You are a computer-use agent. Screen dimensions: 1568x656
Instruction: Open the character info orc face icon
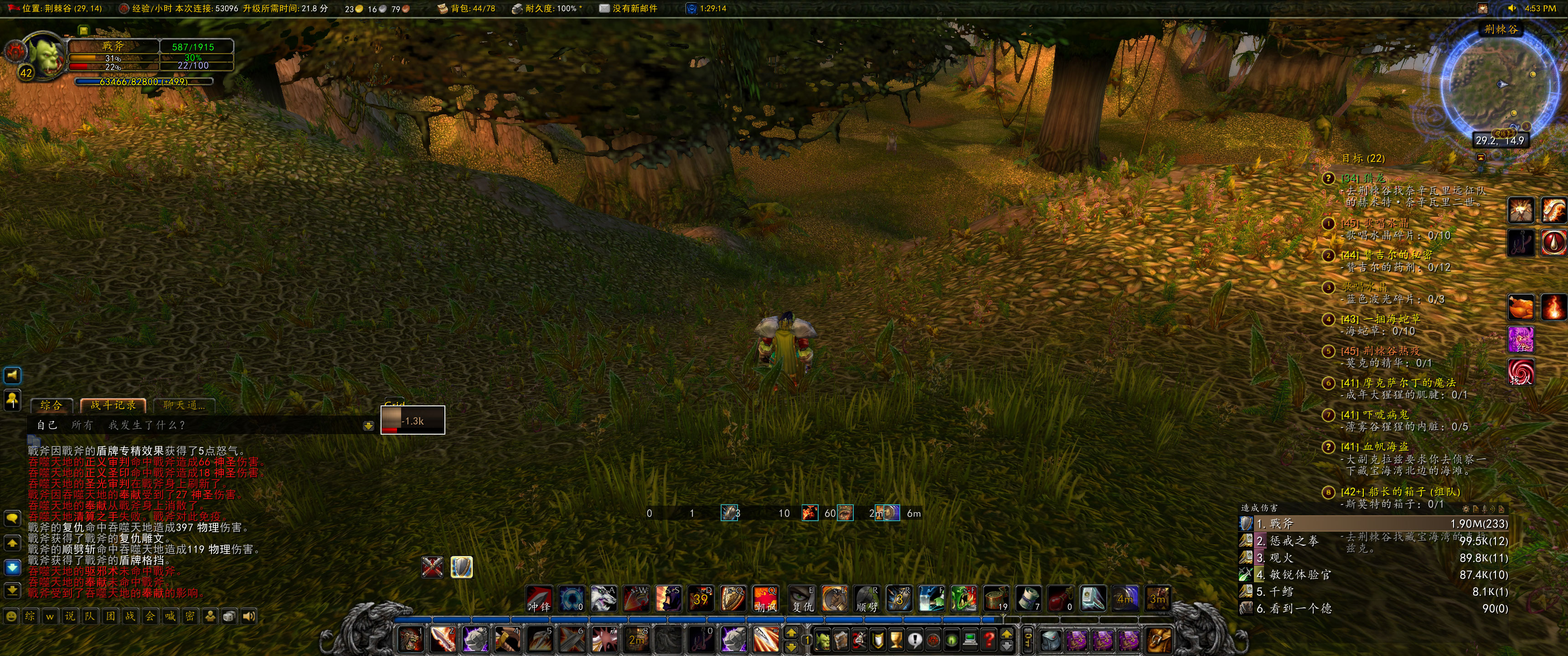823,641
